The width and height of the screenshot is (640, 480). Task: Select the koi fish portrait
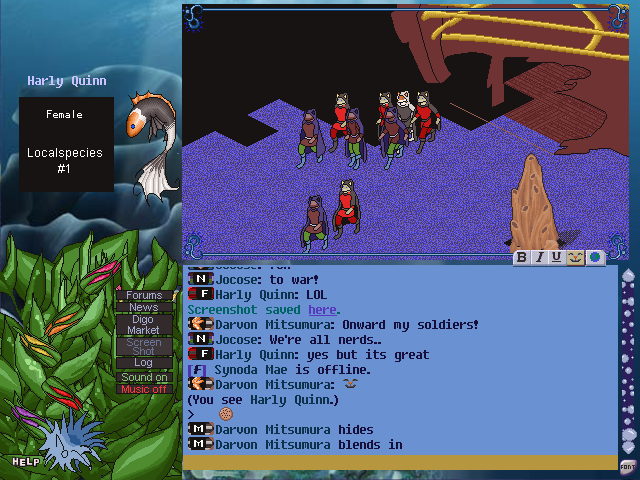[x=150, y=140]
